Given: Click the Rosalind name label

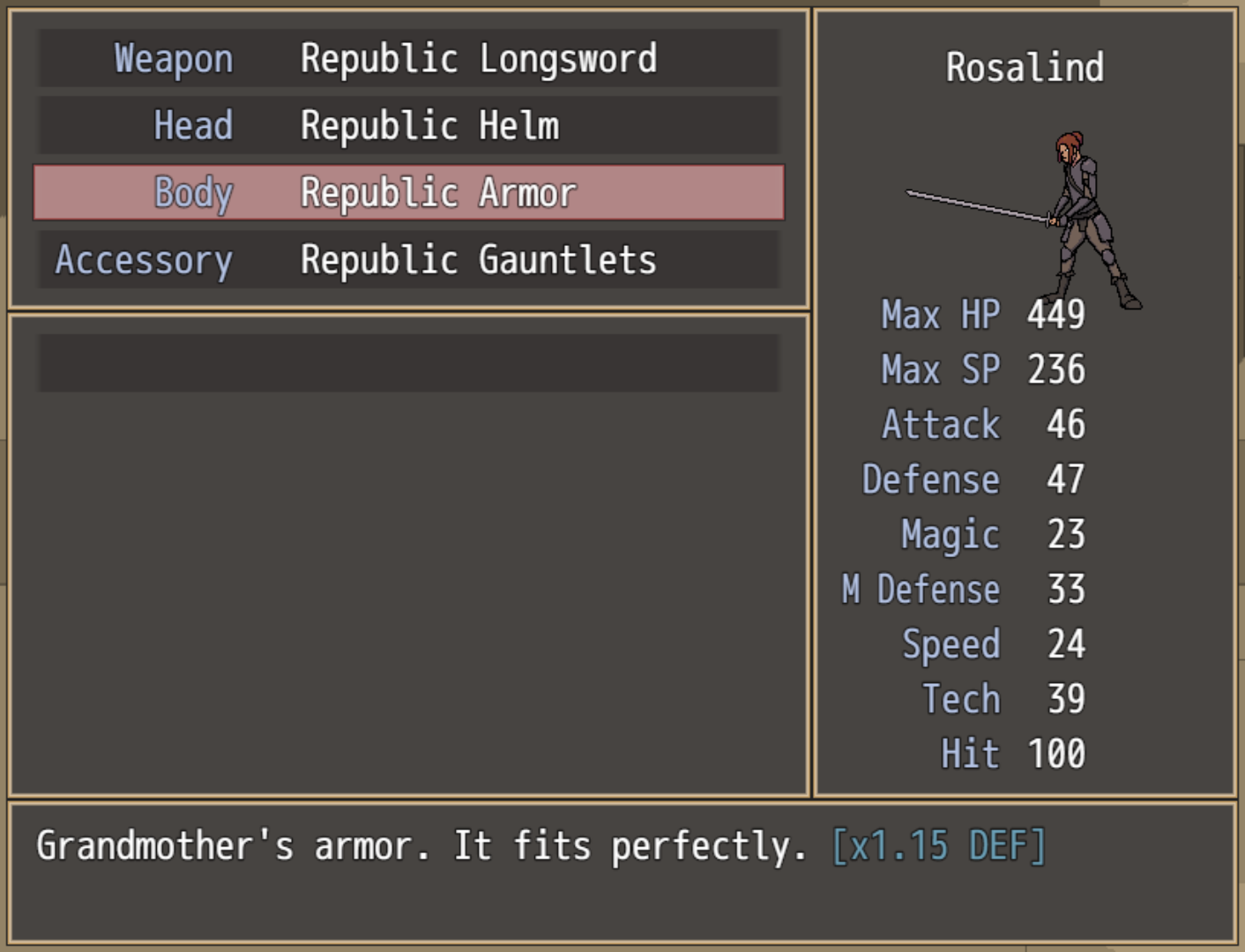Looking at the screenshot, I should pyautogui.click(x=1025, y=67).
